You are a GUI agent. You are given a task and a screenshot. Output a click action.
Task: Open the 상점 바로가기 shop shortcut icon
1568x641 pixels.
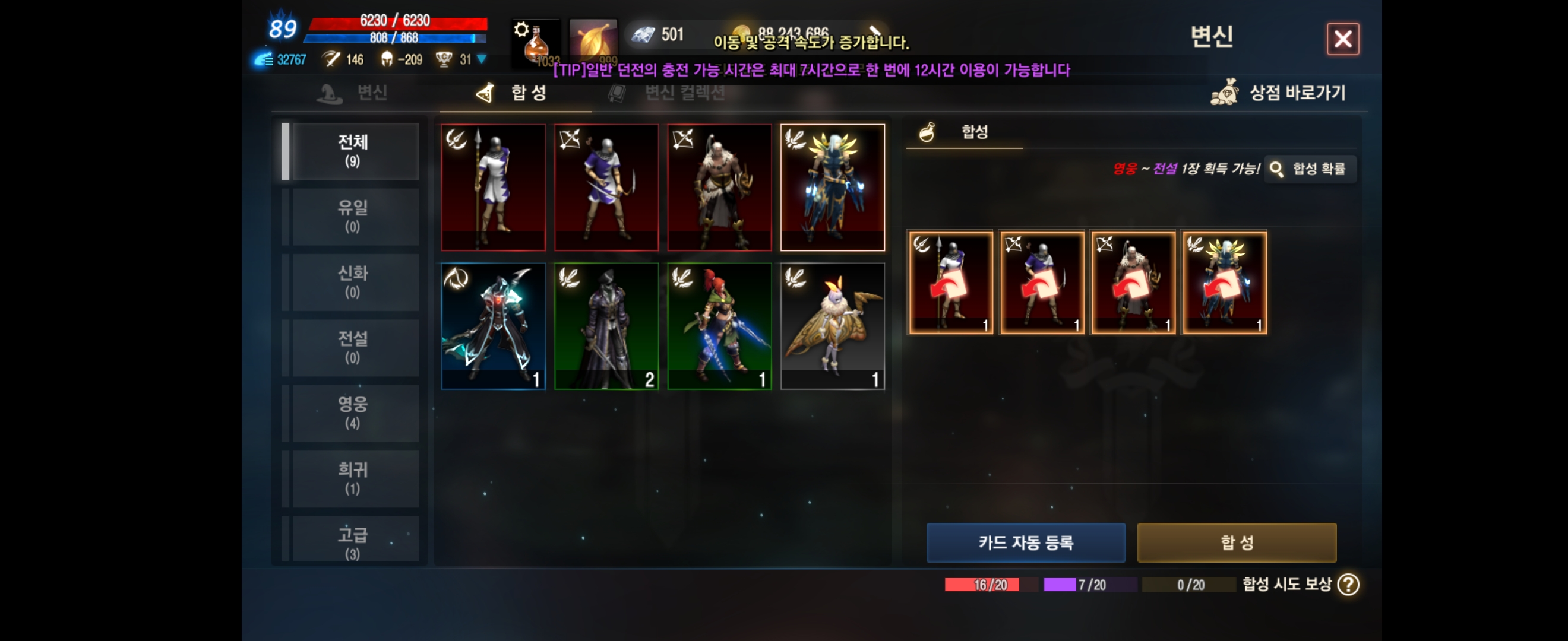tap(1225, 93)
